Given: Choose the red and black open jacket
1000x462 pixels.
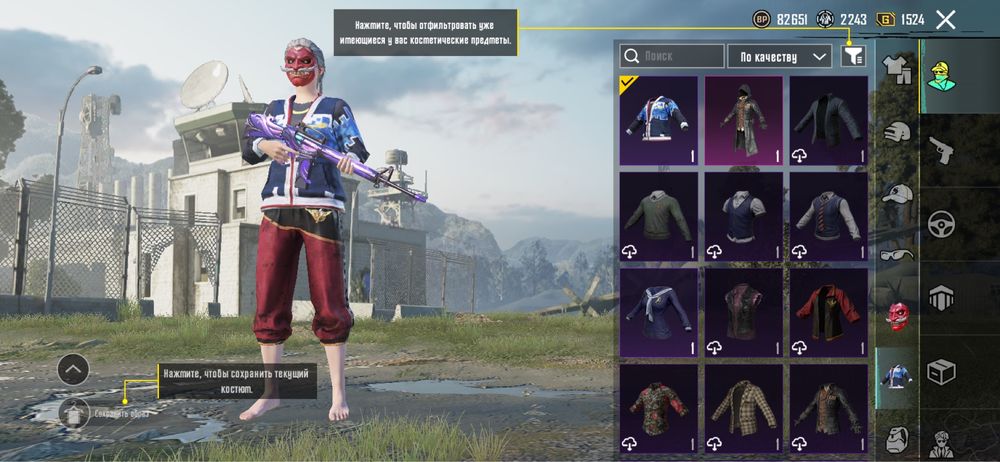Looking at the screenshot, I should pyautogui.click(x=828, y=312).
